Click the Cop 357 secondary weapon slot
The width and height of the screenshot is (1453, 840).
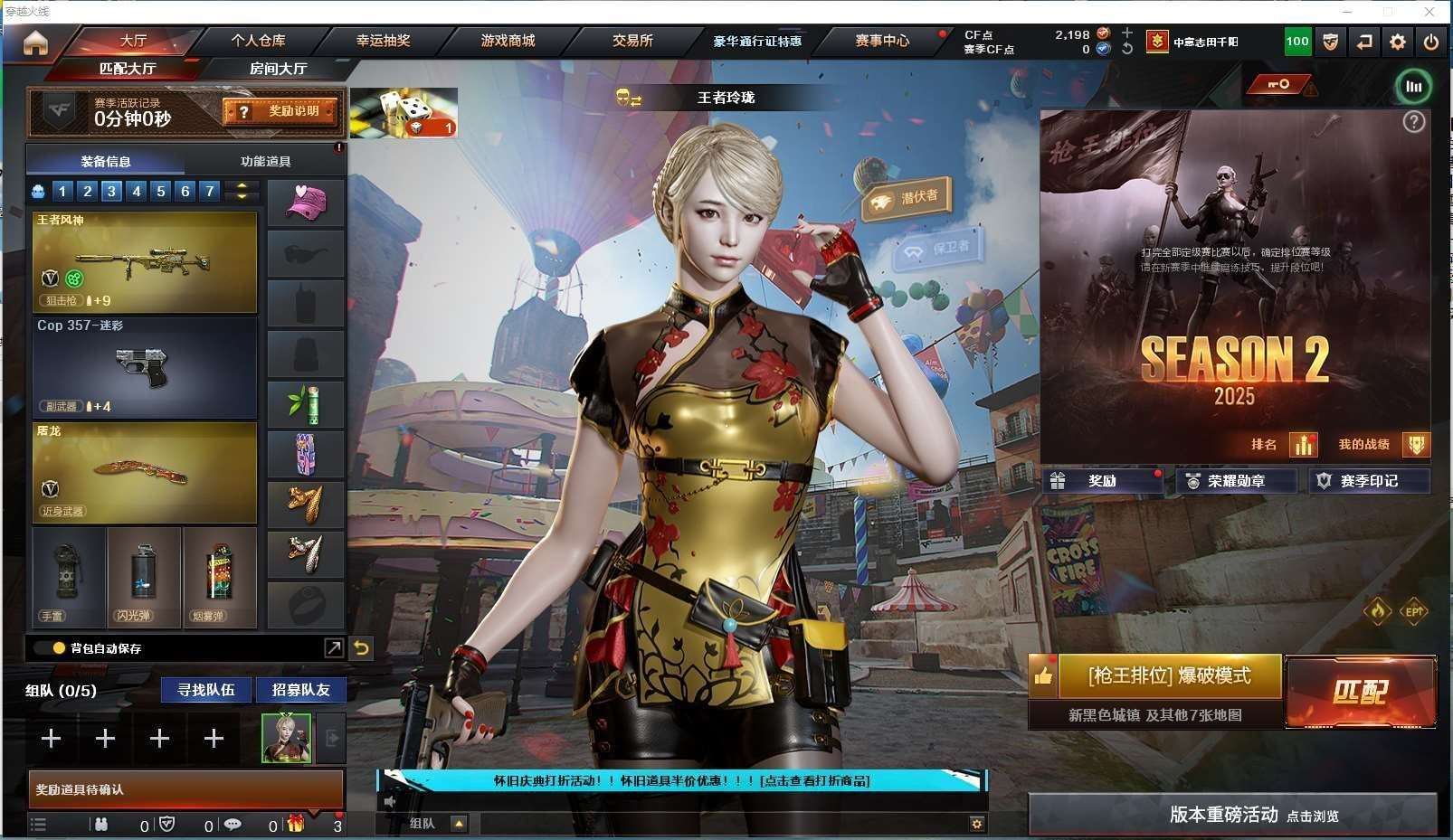(x=145, y=367)
